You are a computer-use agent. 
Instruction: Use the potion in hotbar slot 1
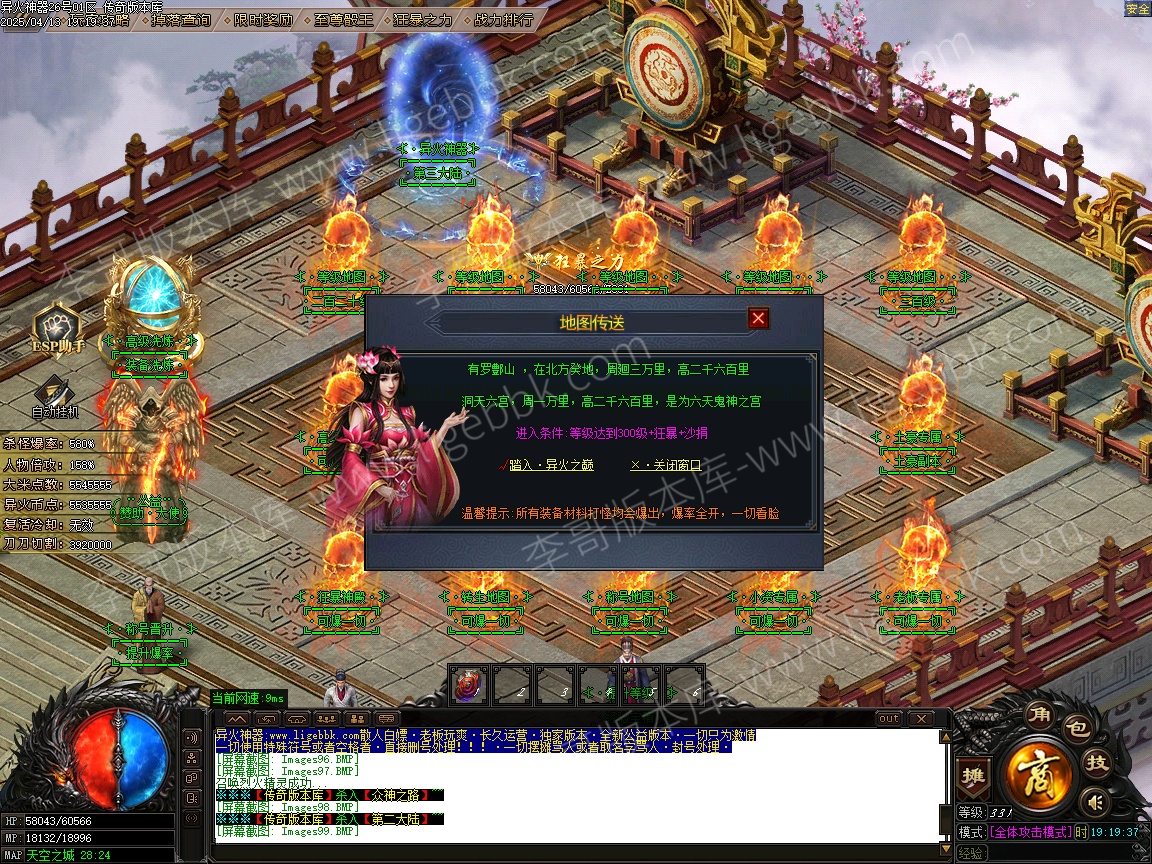(469, 685)
